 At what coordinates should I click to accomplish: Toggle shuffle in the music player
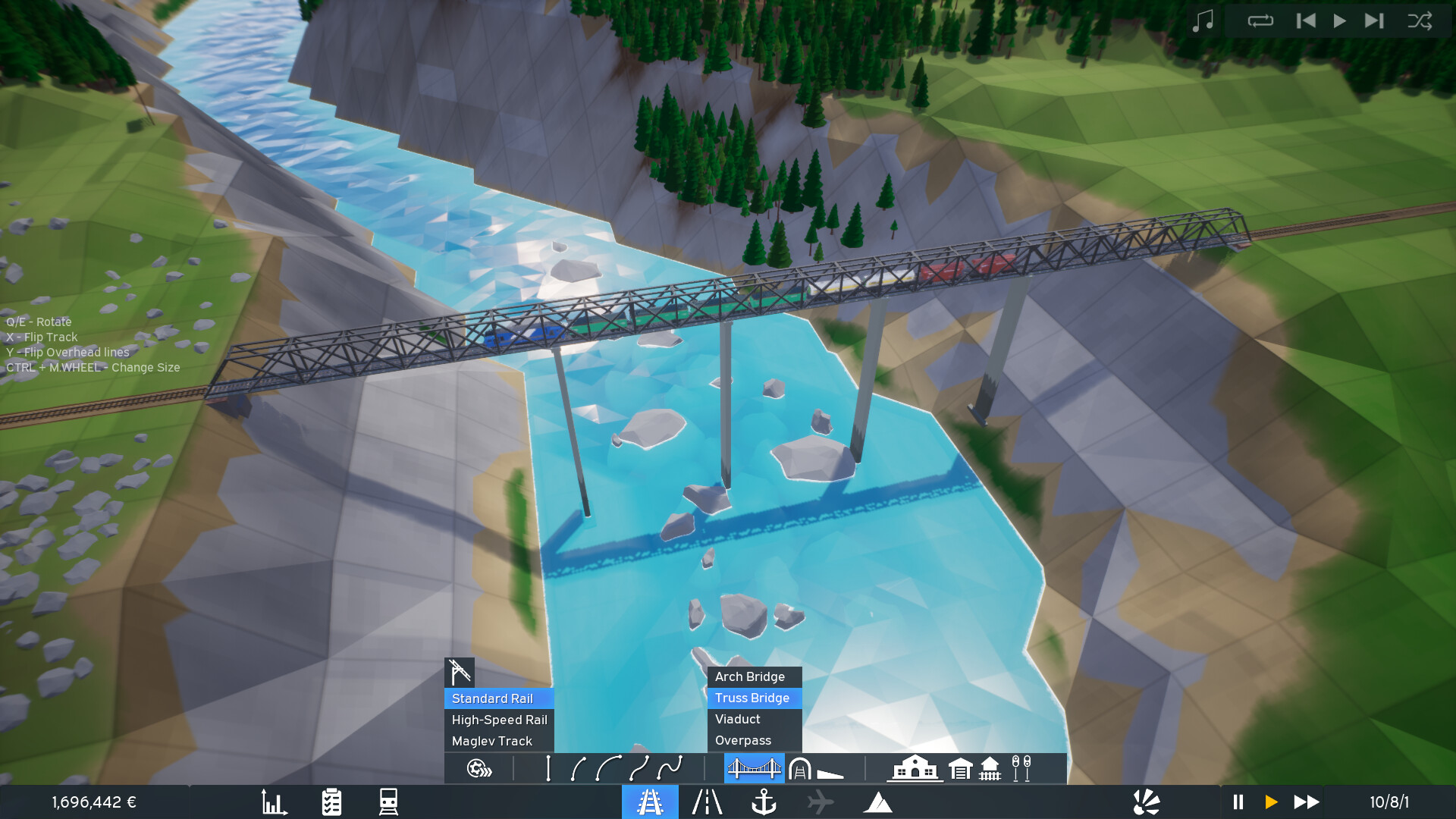(x=1420, y=20)
